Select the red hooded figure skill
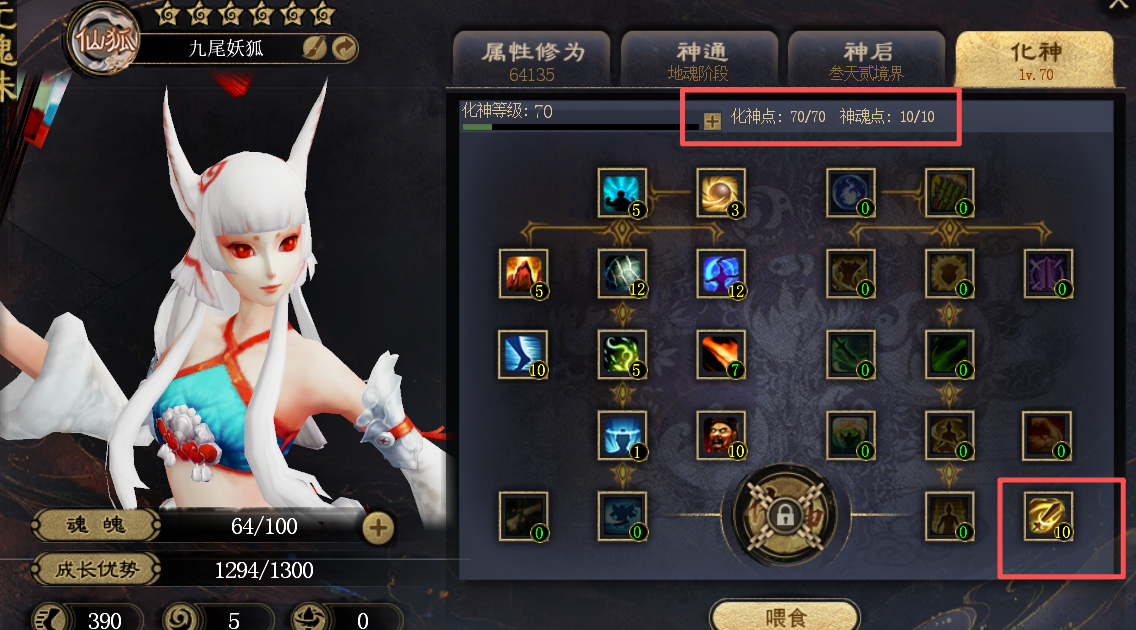Viewport: 1136px width, 630px height. click(x=523, y=274)
